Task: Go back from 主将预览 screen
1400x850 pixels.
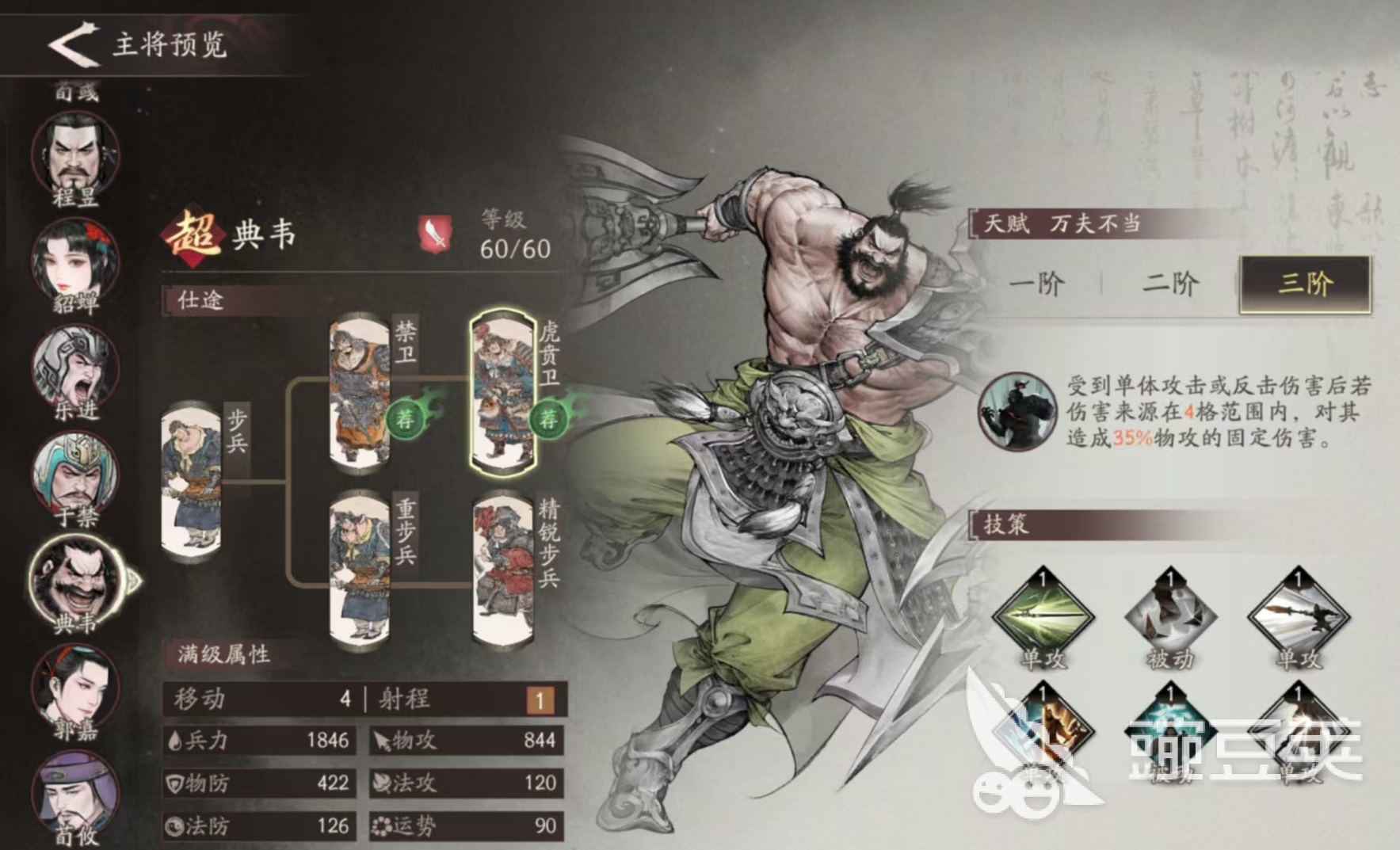Action: (73, 44)
